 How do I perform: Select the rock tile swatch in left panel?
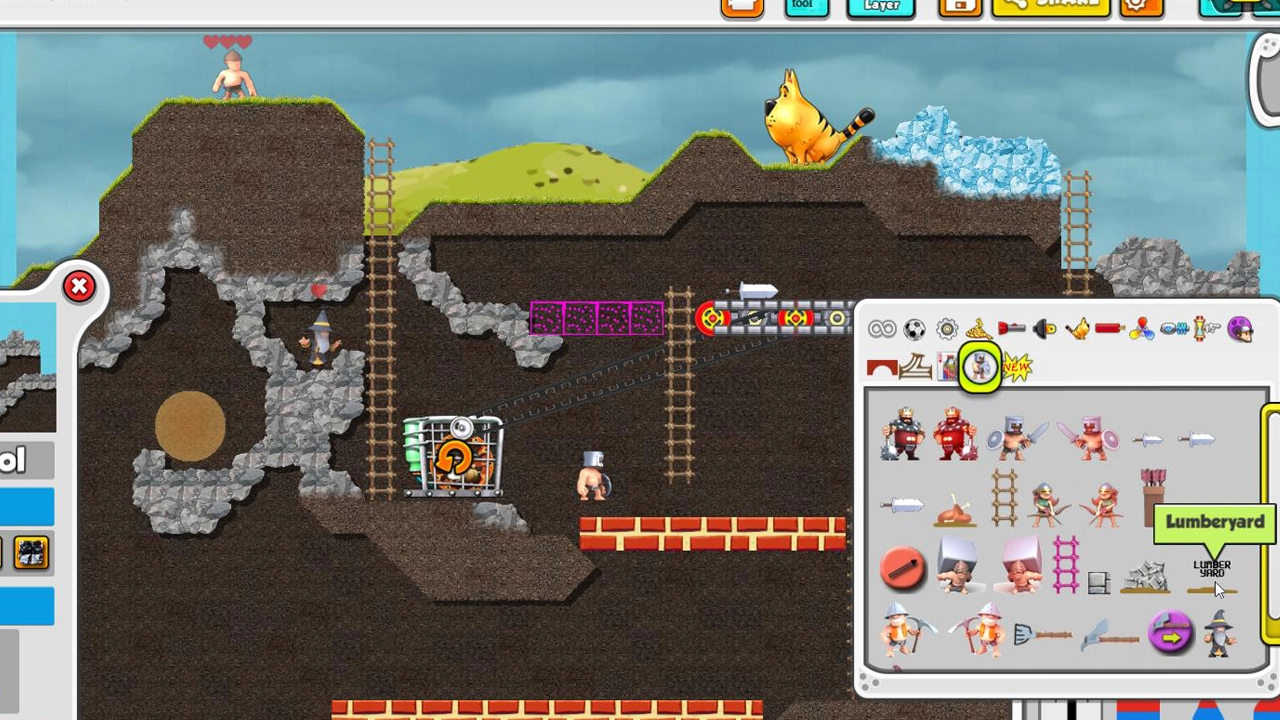pyautogui.click(x=31, y=553)
